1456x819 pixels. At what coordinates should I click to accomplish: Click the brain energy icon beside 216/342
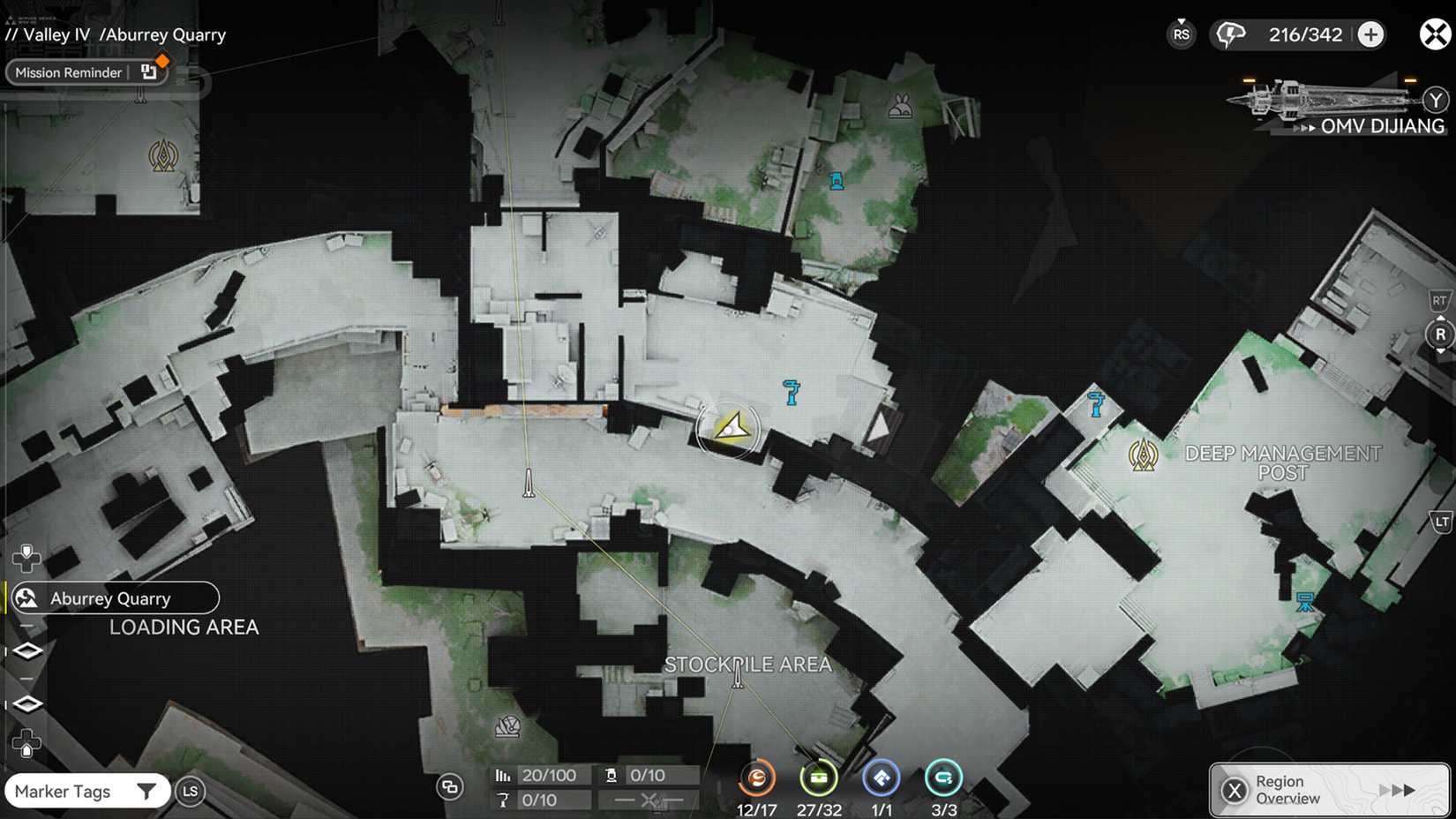[1230, 34]
